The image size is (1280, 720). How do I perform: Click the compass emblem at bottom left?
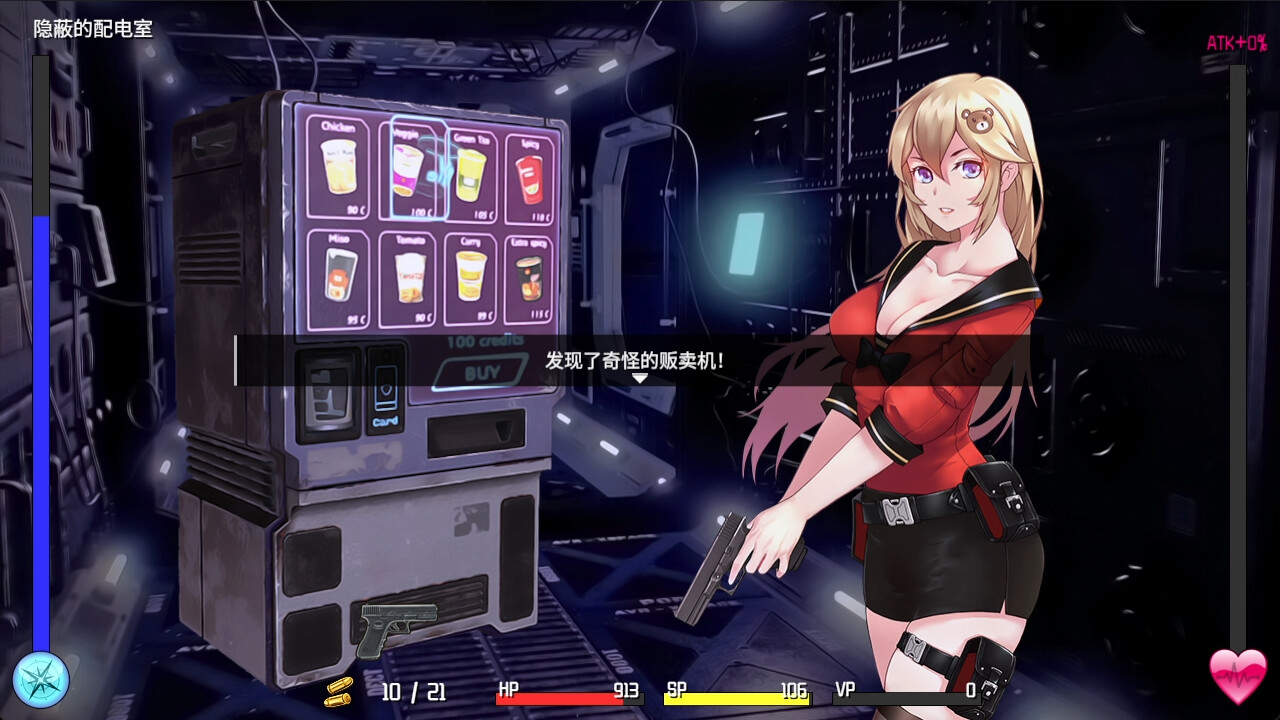42,679
